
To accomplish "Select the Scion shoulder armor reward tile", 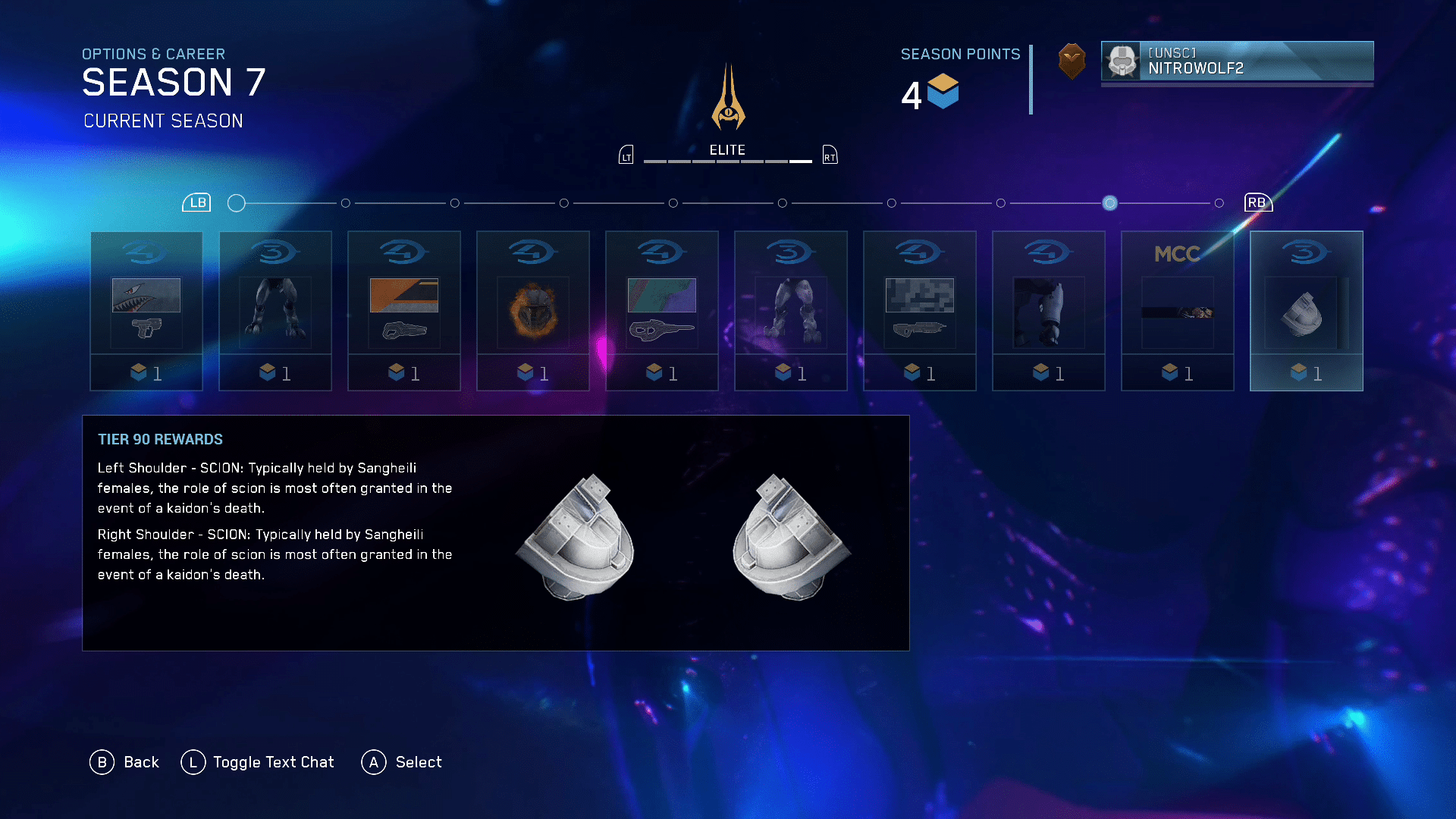I will tap(1307, 311).
